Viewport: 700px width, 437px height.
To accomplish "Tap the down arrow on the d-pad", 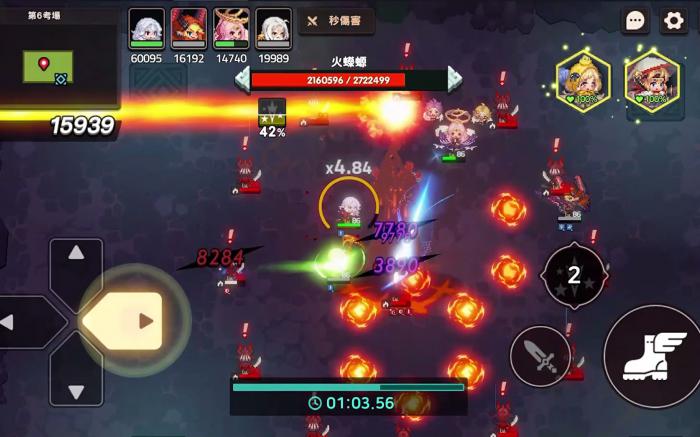I will [x=77, y=378].
